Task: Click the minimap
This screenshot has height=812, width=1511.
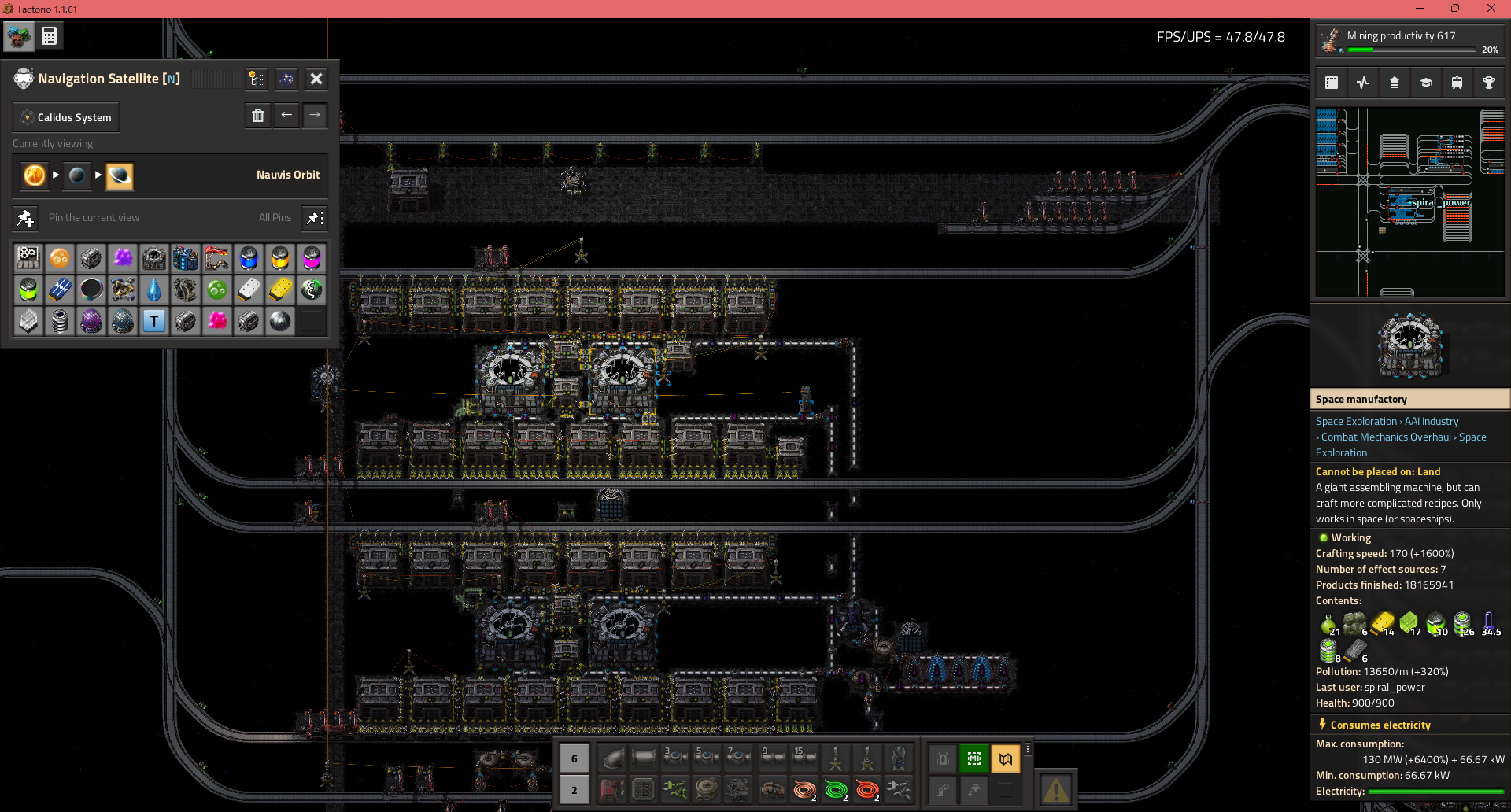Action: point(1409,202)
